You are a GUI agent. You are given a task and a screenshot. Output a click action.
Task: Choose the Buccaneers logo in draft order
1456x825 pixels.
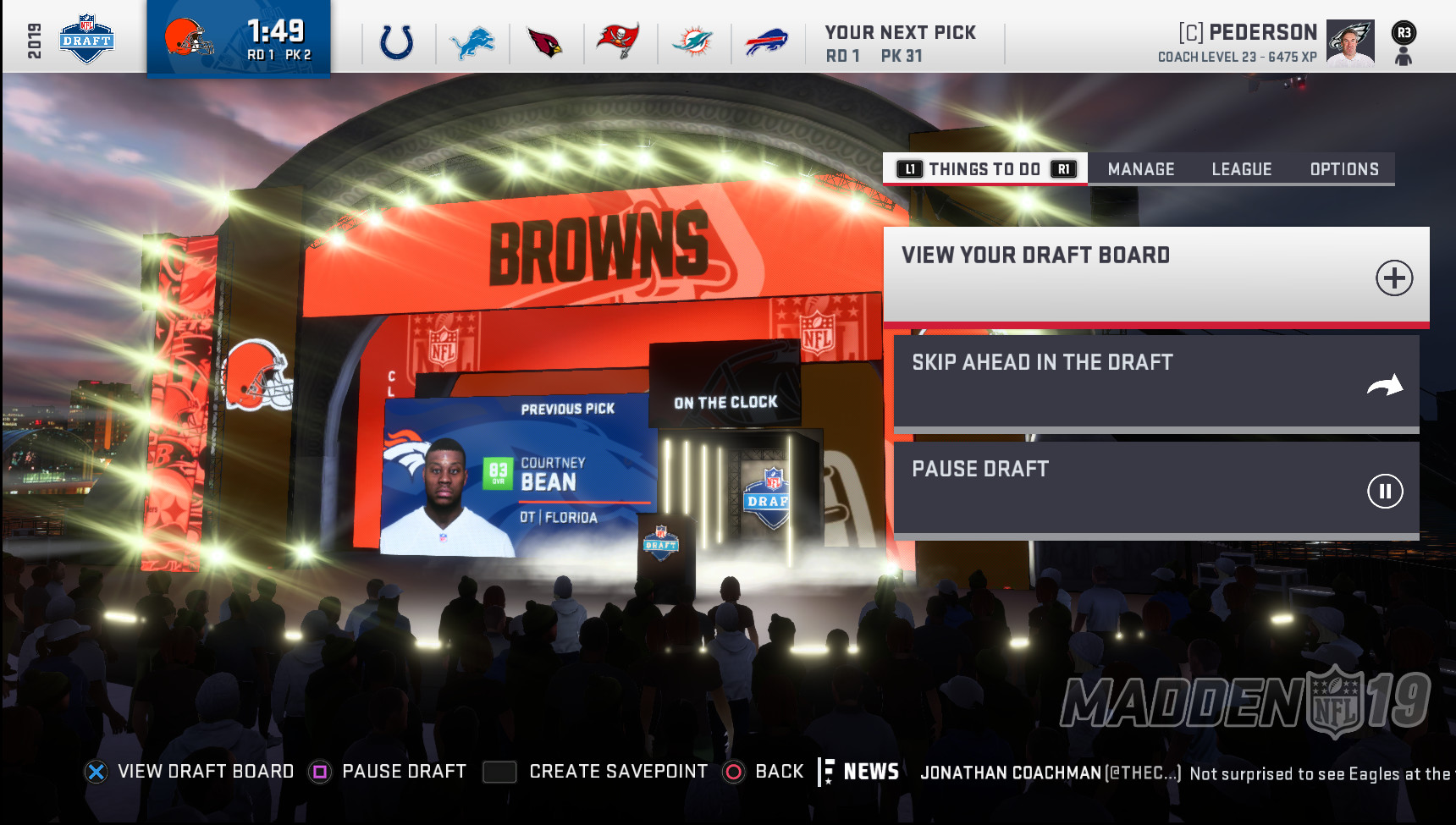click(x=618, y=42)
